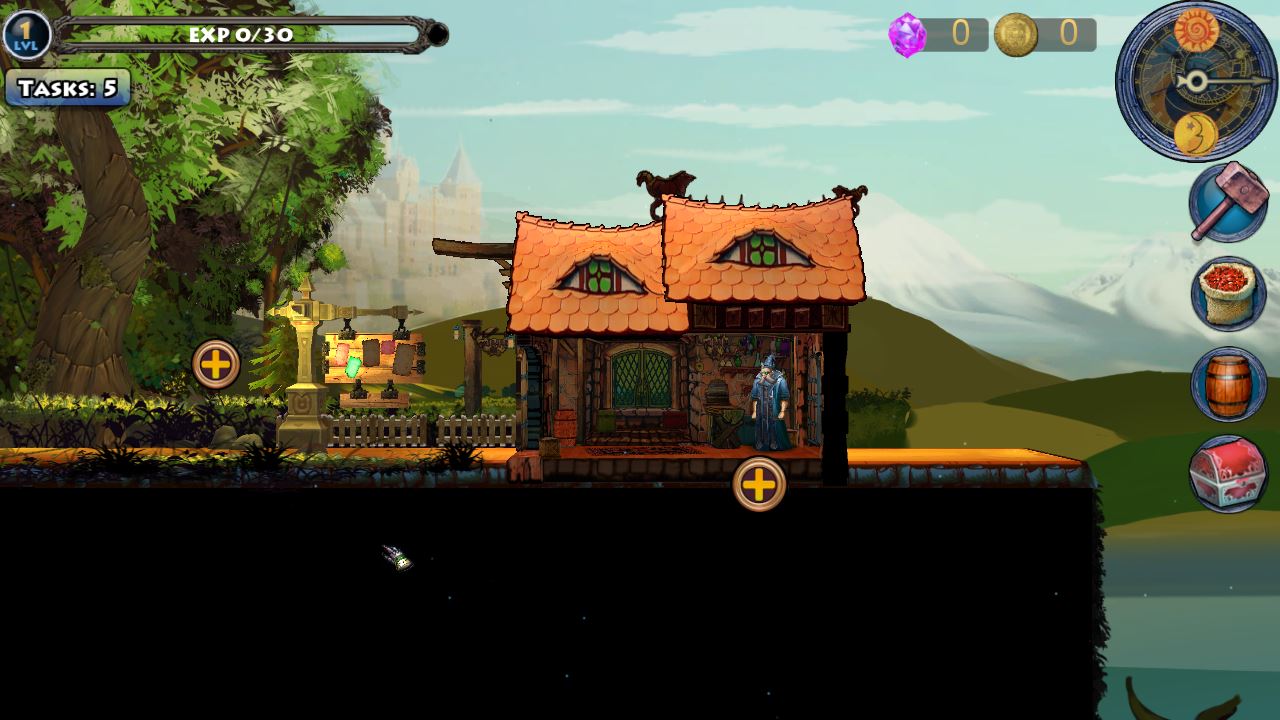Click the gold coin currency icon

1015,35
